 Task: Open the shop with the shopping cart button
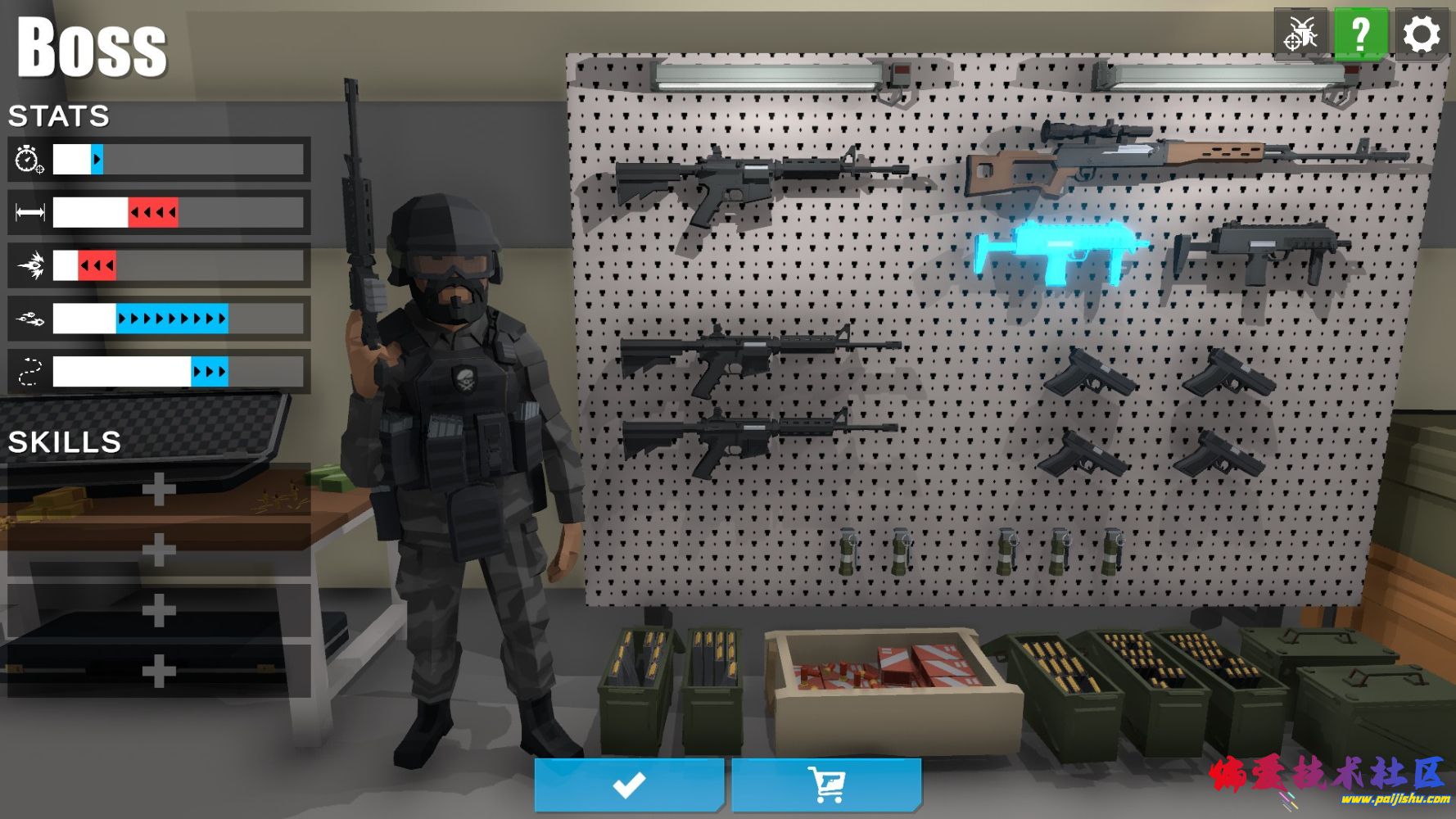826,785
